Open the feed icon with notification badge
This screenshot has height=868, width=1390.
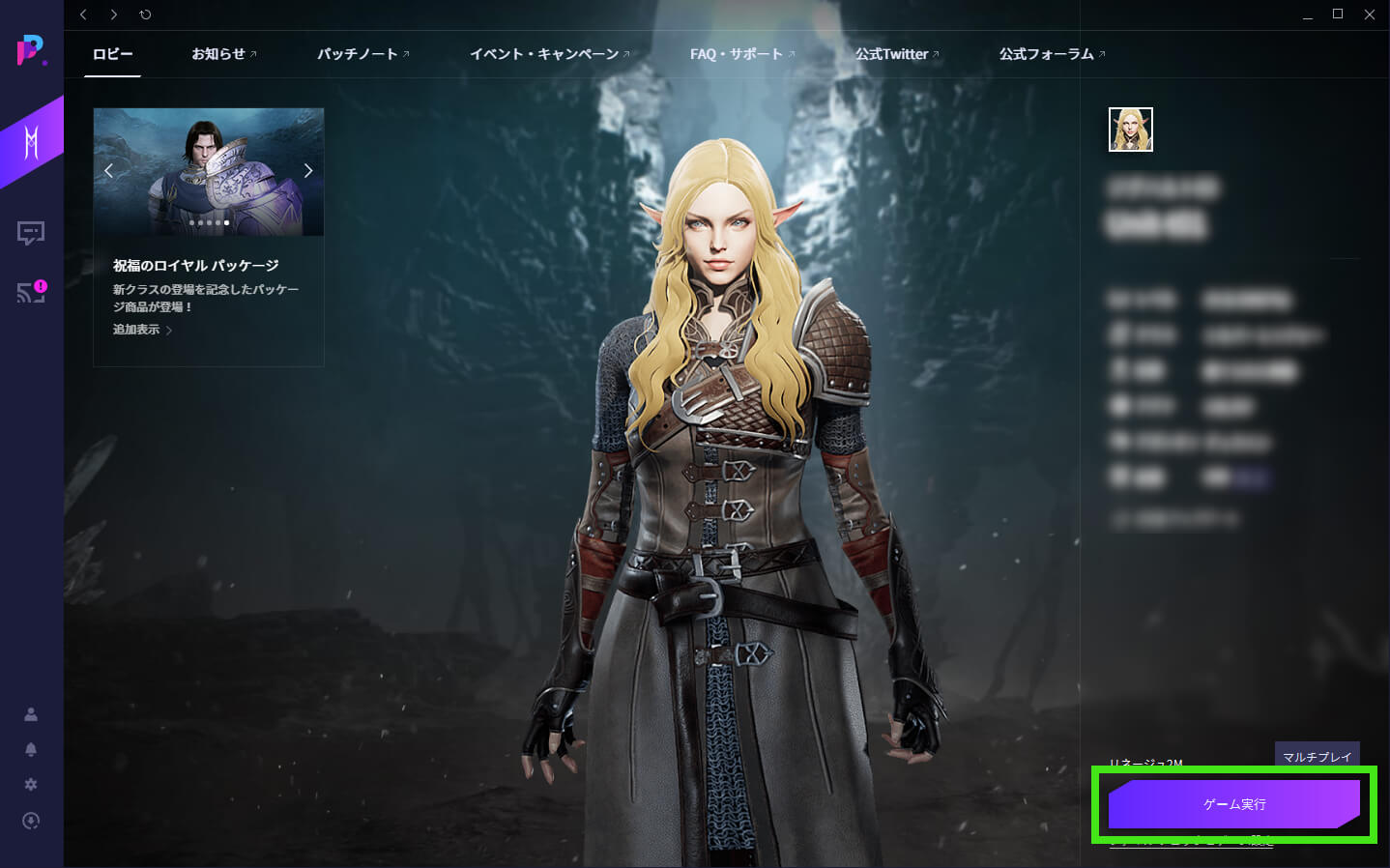31,292
